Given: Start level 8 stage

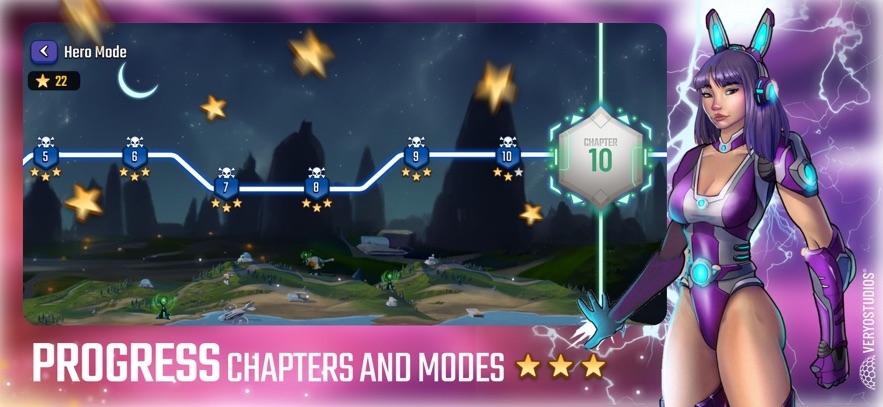Looking at the screenshot, I should tap(317, 187).
